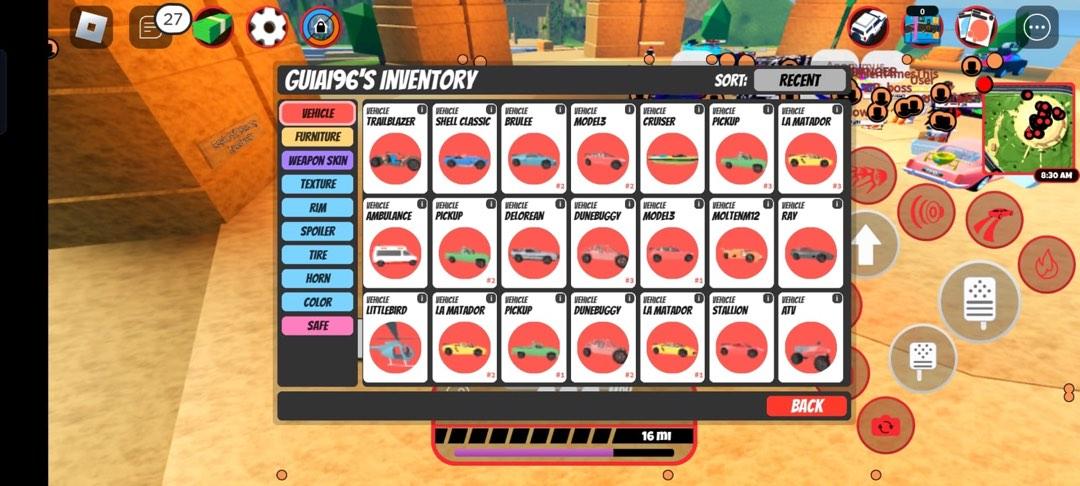Choose the Shell Classic vehicle card
Screen dimensions: 1080x486
(464, 150)
